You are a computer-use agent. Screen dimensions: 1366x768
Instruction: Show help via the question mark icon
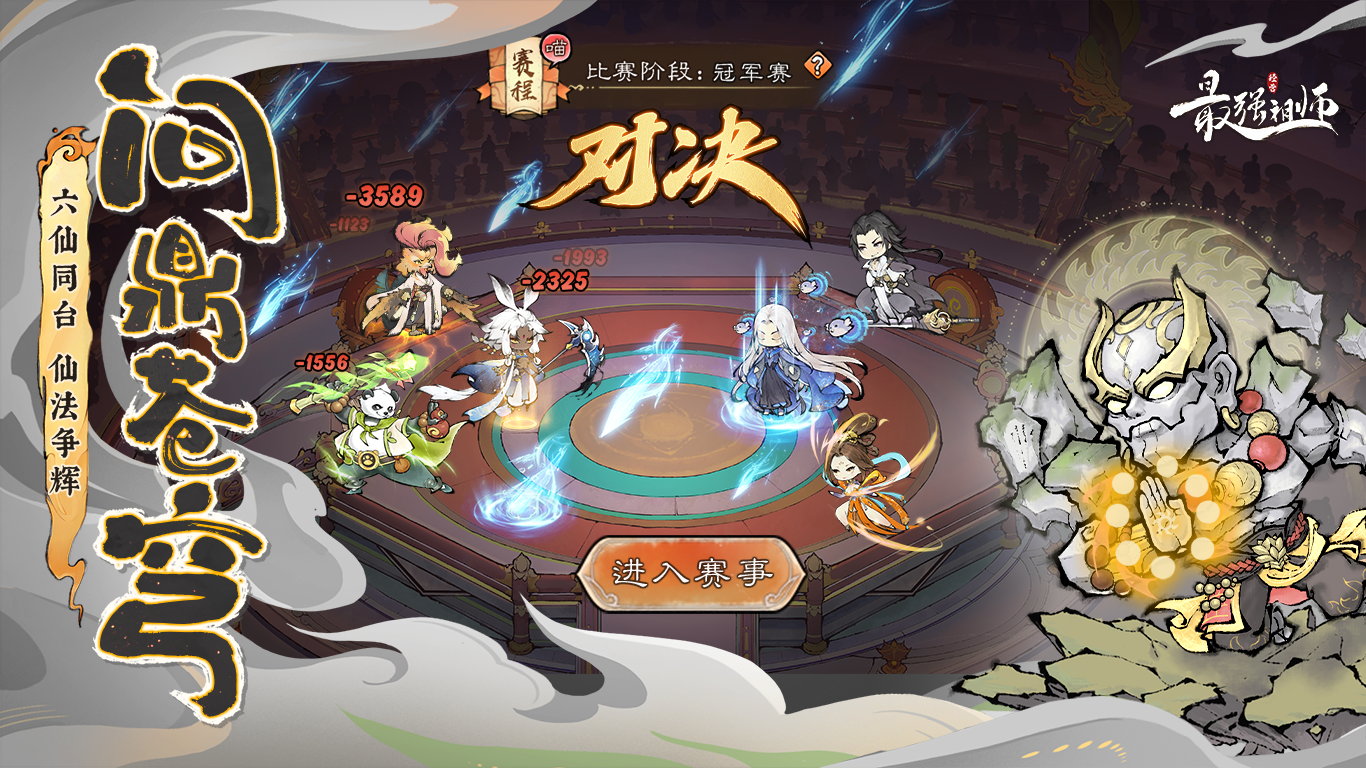[819, 66]
